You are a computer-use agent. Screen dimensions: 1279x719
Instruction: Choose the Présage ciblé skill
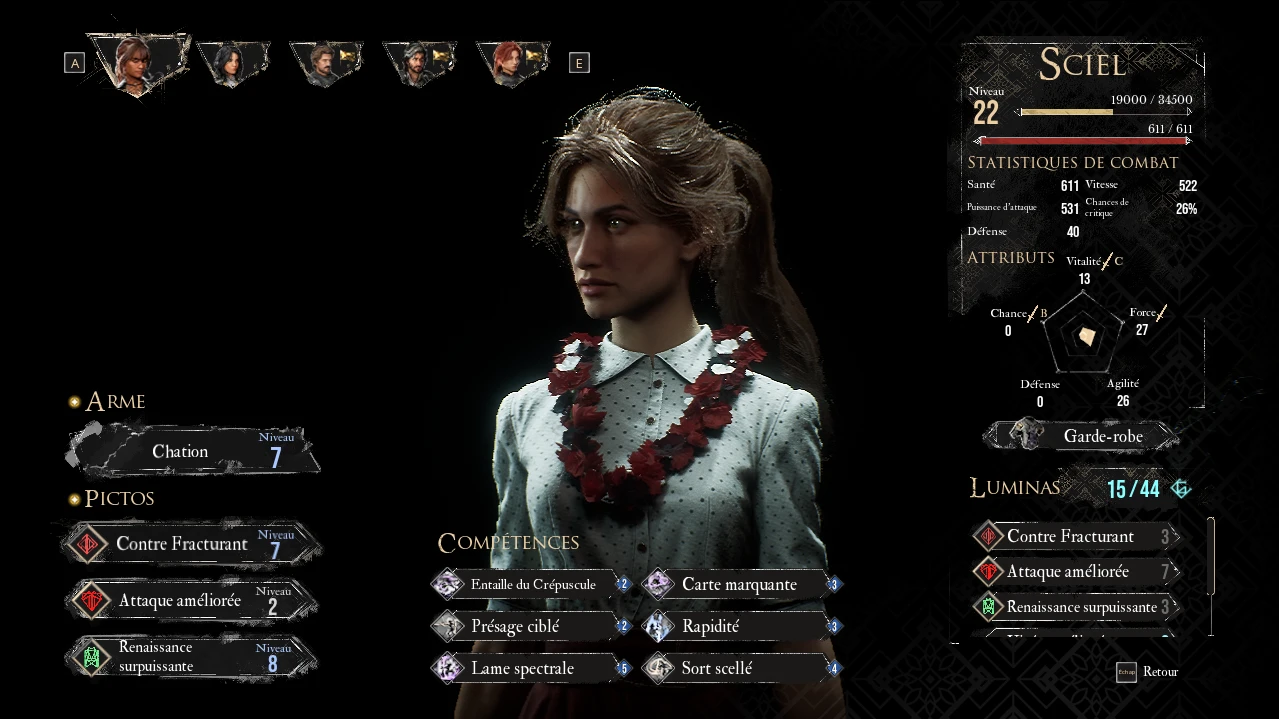(531, 627)
